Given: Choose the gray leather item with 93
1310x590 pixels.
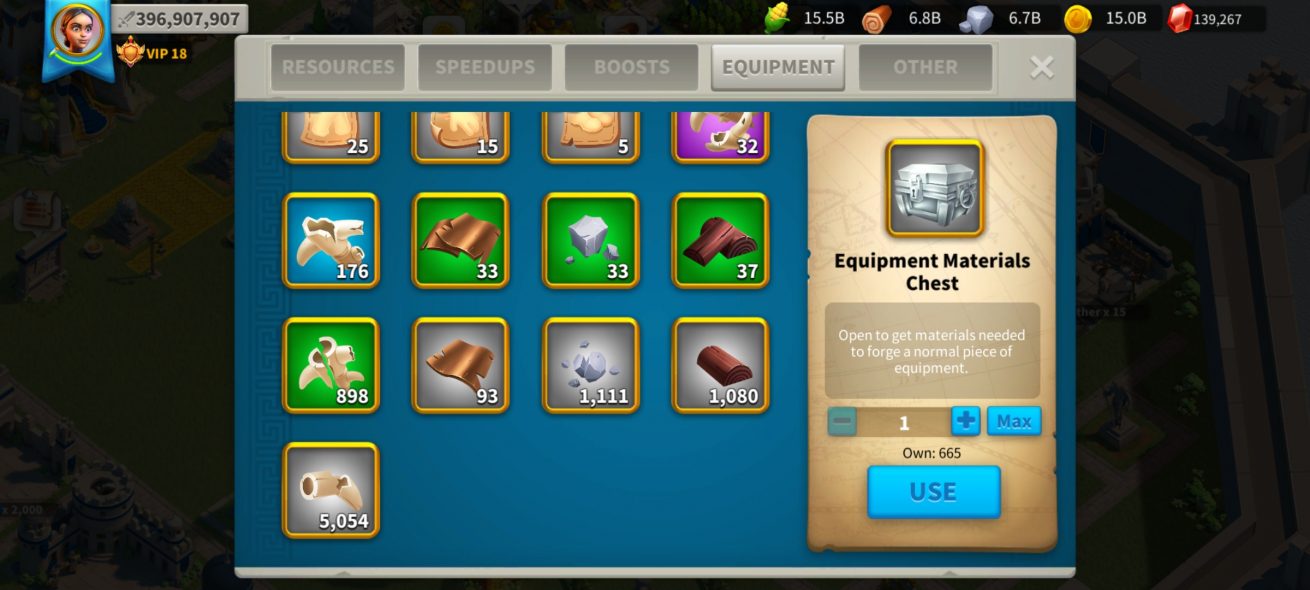Looking at the screenshot, I should 461,365.
